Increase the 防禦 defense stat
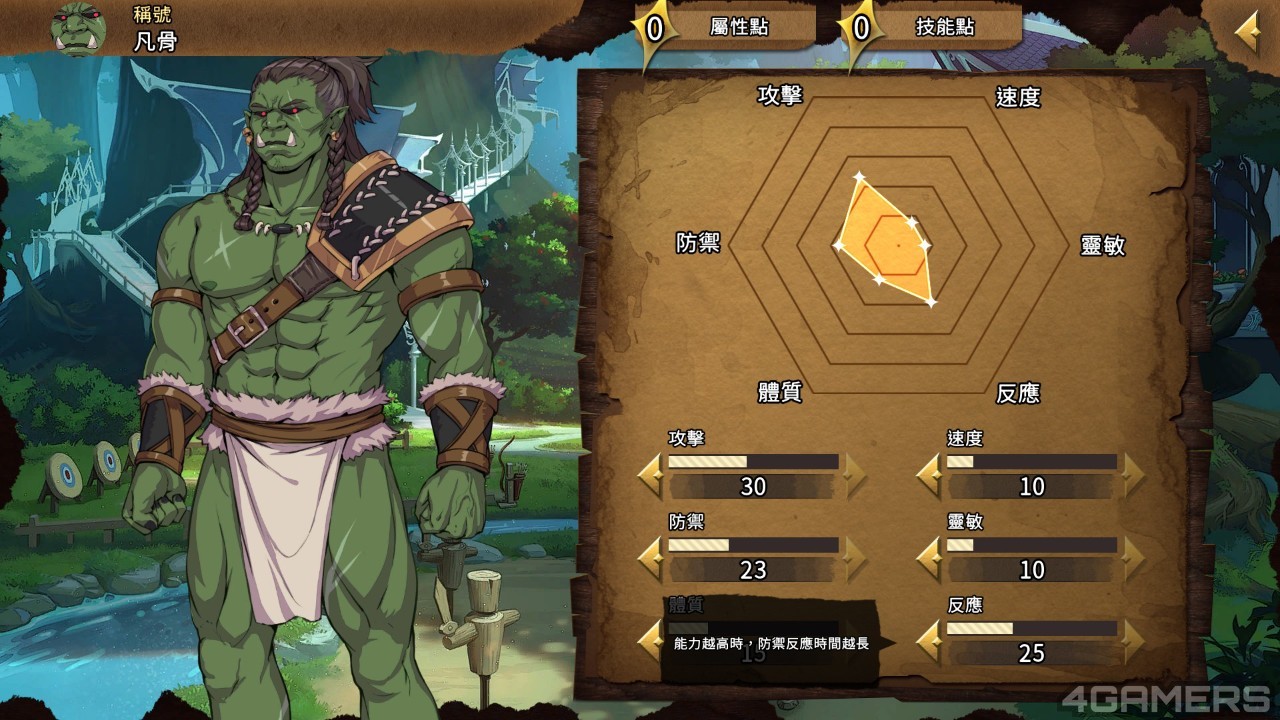Screen dimensions: 1280x720 pos(855,558)
